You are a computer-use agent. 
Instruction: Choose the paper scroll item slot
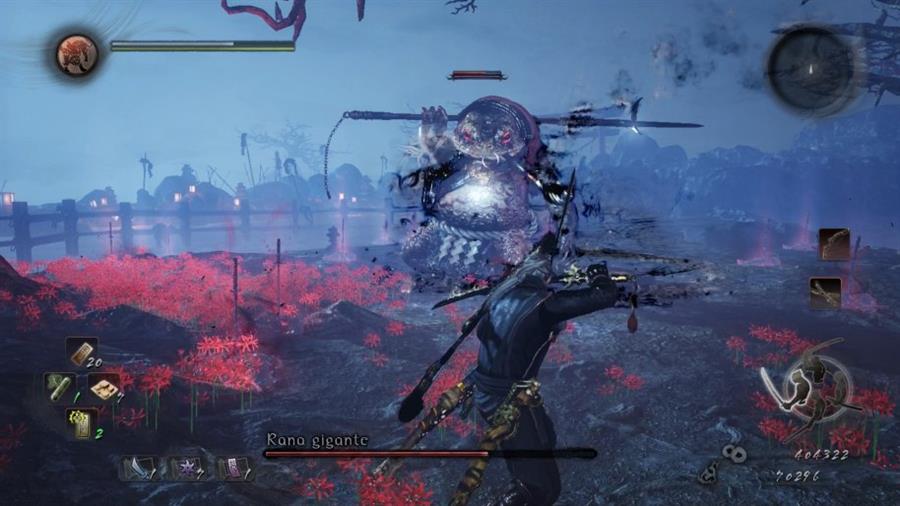tap(103, 387)
